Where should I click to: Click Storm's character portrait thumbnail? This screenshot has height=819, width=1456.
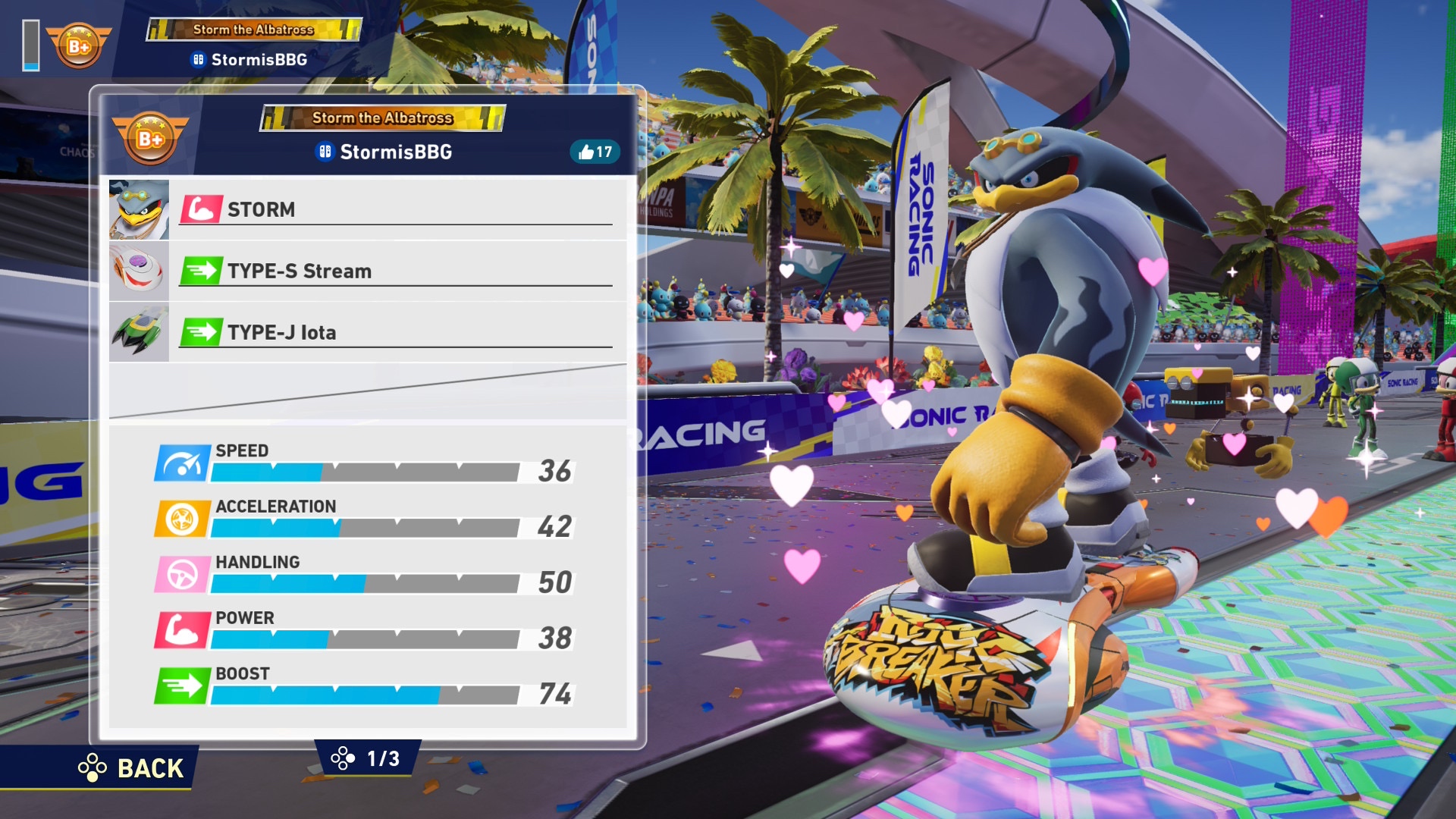(x=139, y=209)
